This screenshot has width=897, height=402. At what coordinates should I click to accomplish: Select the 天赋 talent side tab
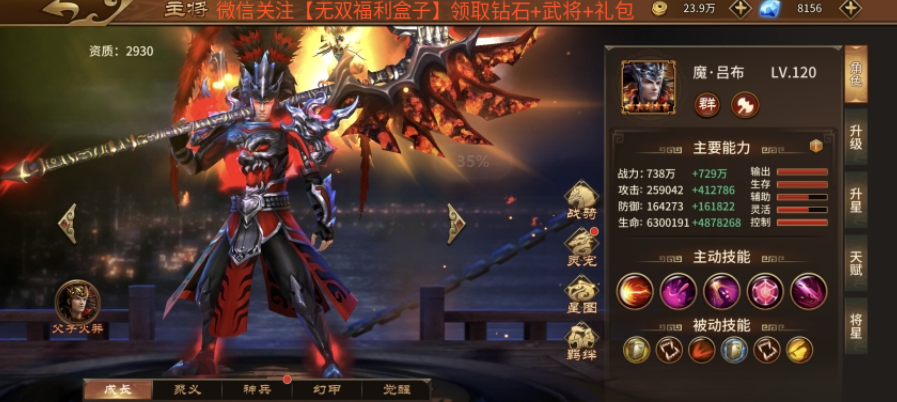856,263
